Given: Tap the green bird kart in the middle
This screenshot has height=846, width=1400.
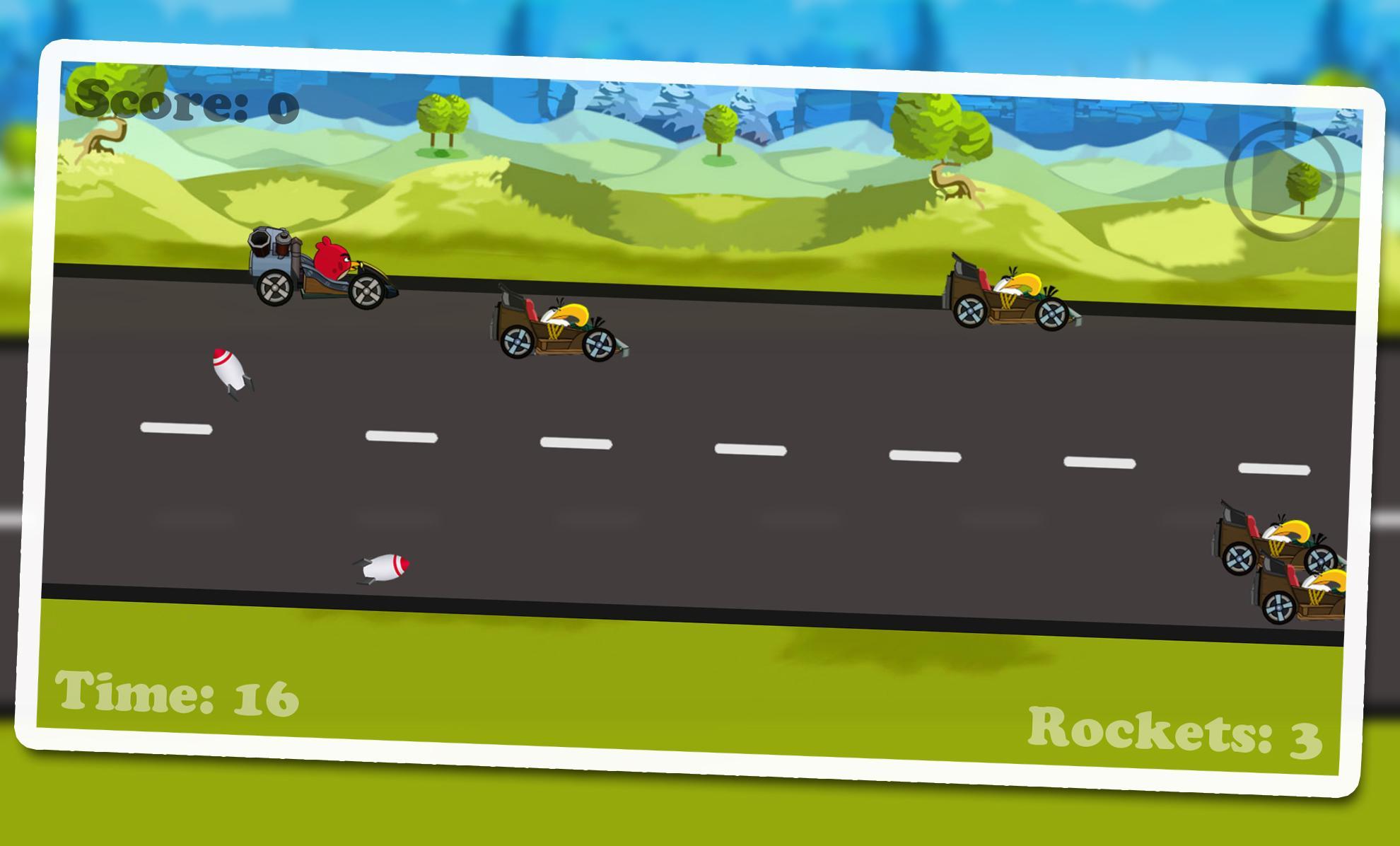Looking at the screenshot, I should pos(559,325).
